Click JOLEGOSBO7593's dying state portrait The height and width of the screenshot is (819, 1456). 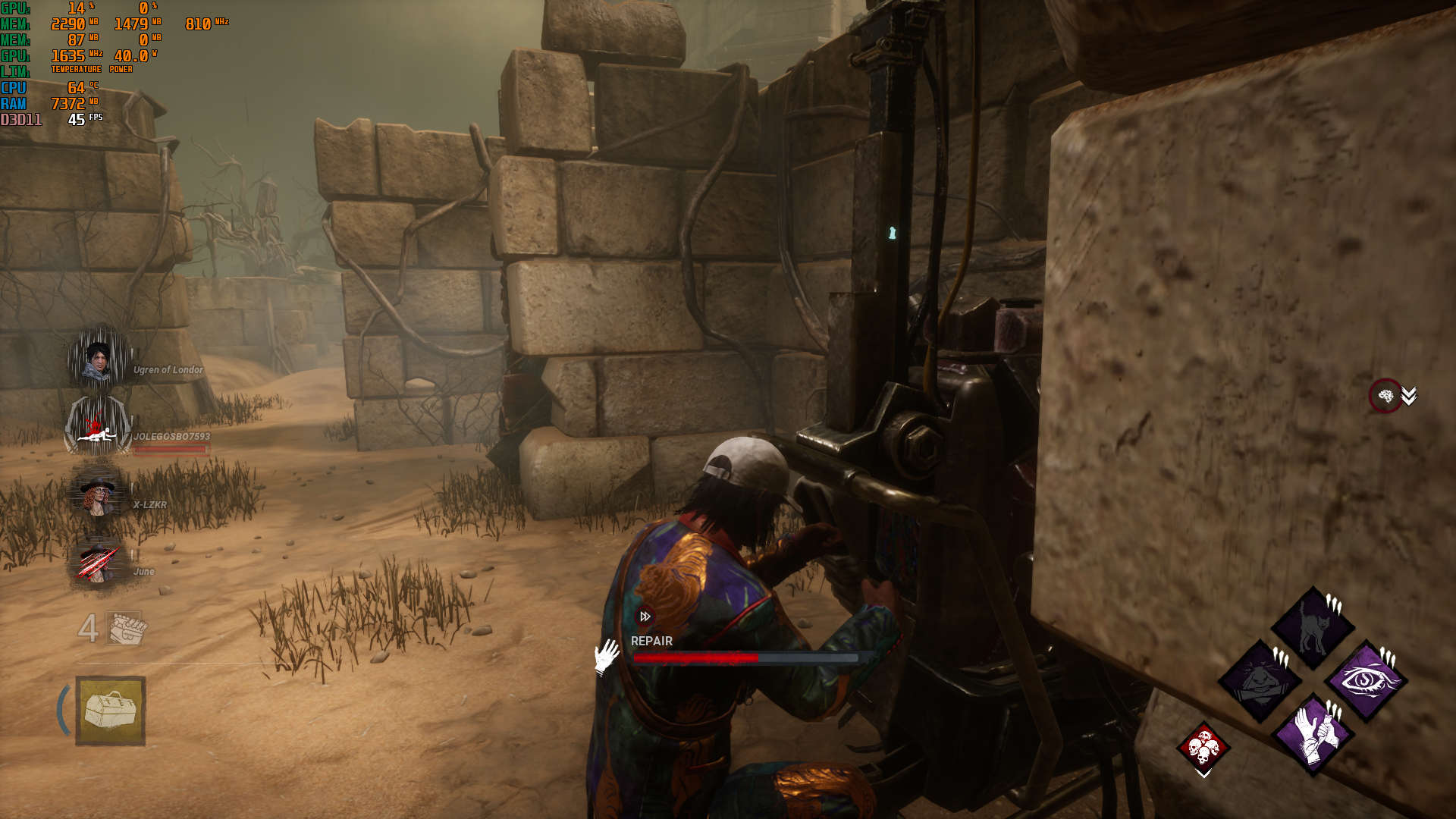pyautogui.click(x=99, y=426)
